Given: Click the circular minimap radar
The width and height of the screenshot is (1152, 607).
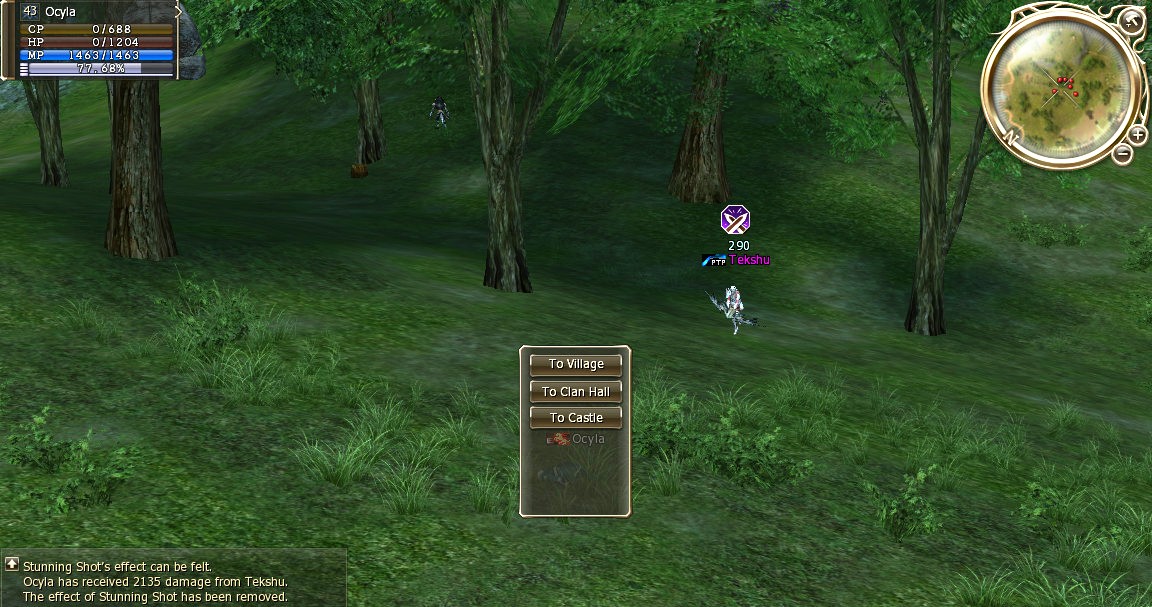Looking at the screenshot, I should tap(1062, 84).
